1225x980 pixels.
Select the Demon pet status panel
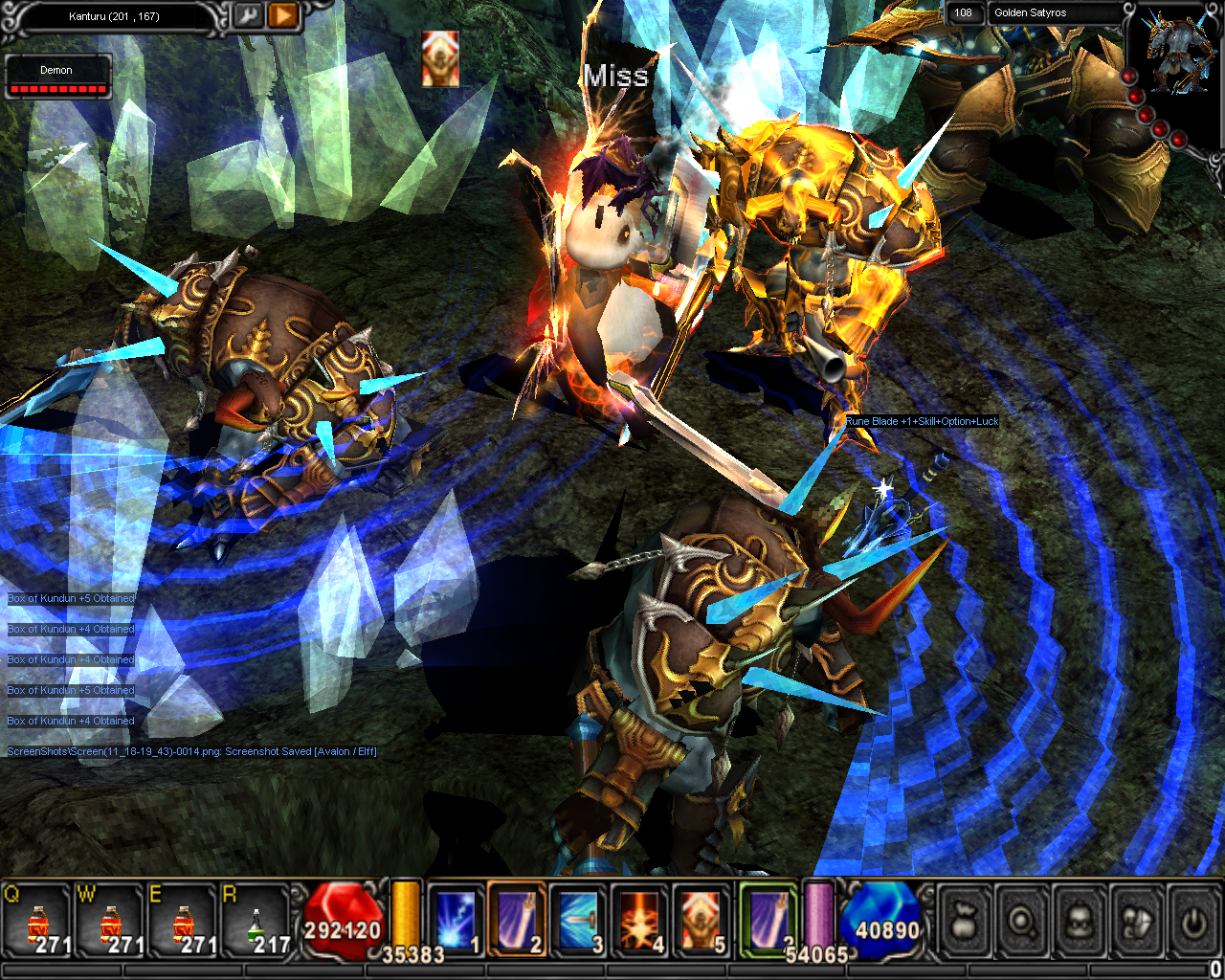(57, 77)
